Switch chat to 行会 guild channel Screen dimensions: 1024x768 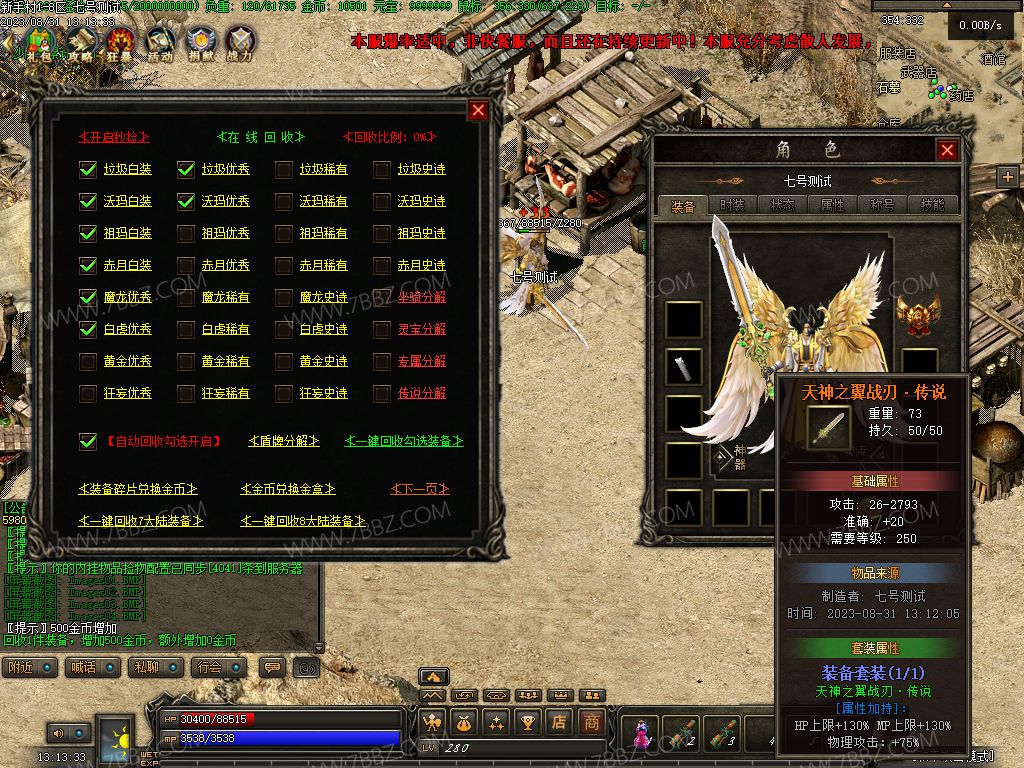210,667
